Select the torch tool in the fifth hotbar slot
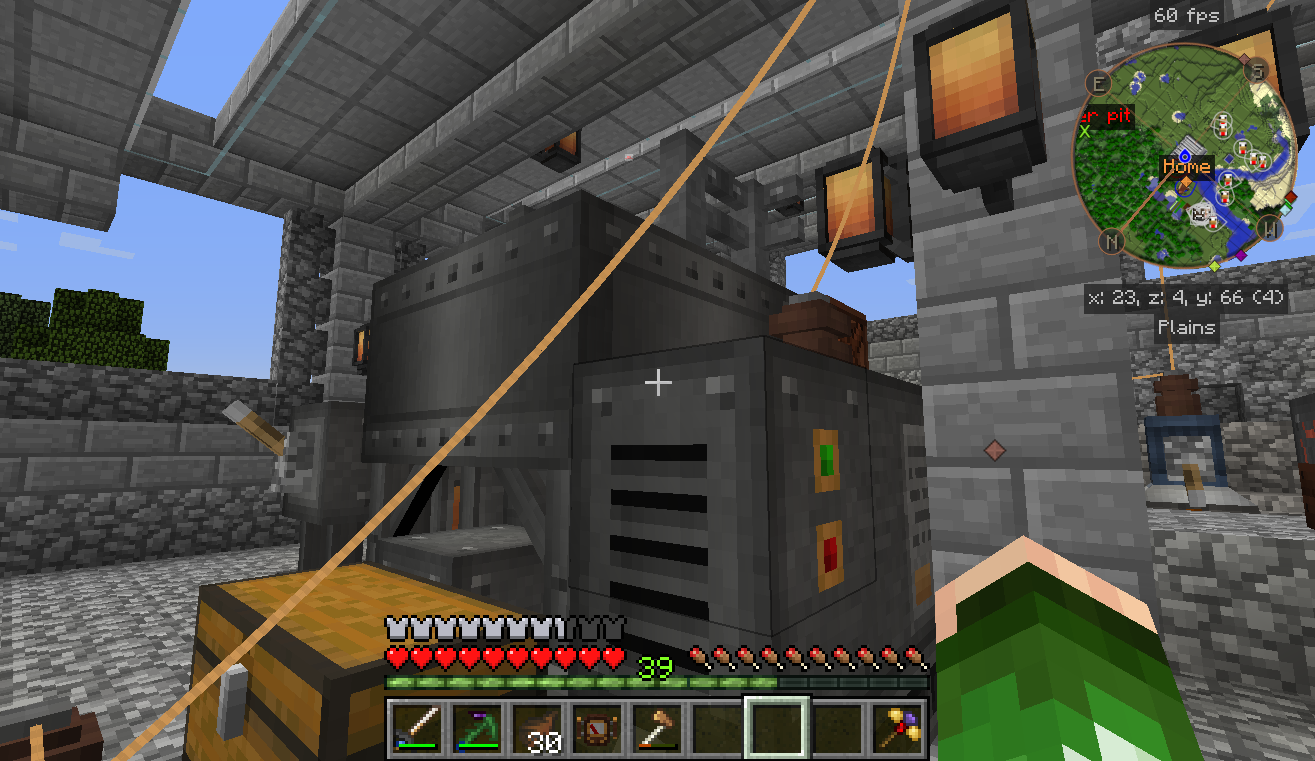The image size is (1315, 761). (x=654, y=726)
